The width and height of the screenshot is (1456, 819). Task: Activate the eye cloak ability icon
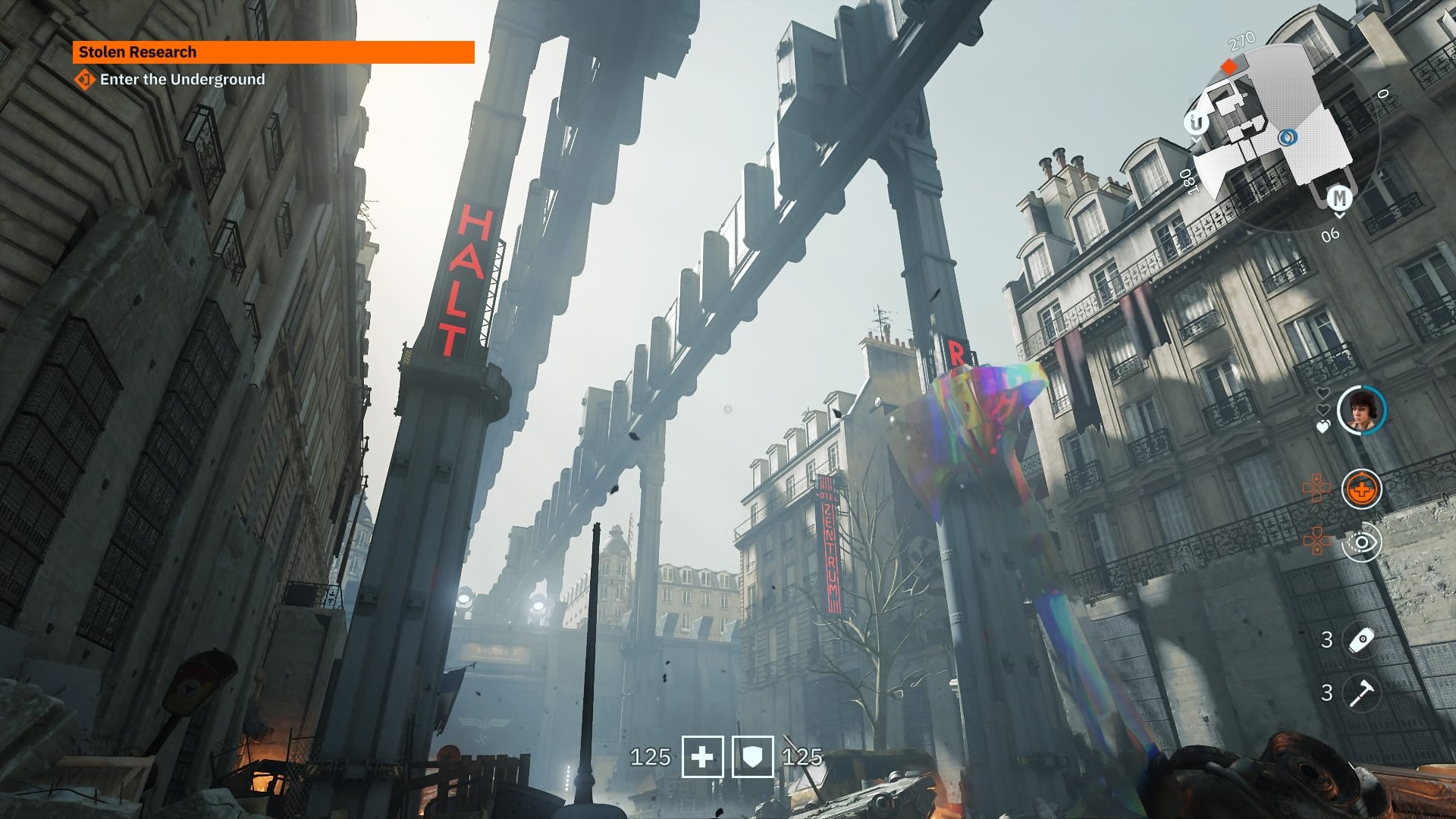[x=1361, y=542]
